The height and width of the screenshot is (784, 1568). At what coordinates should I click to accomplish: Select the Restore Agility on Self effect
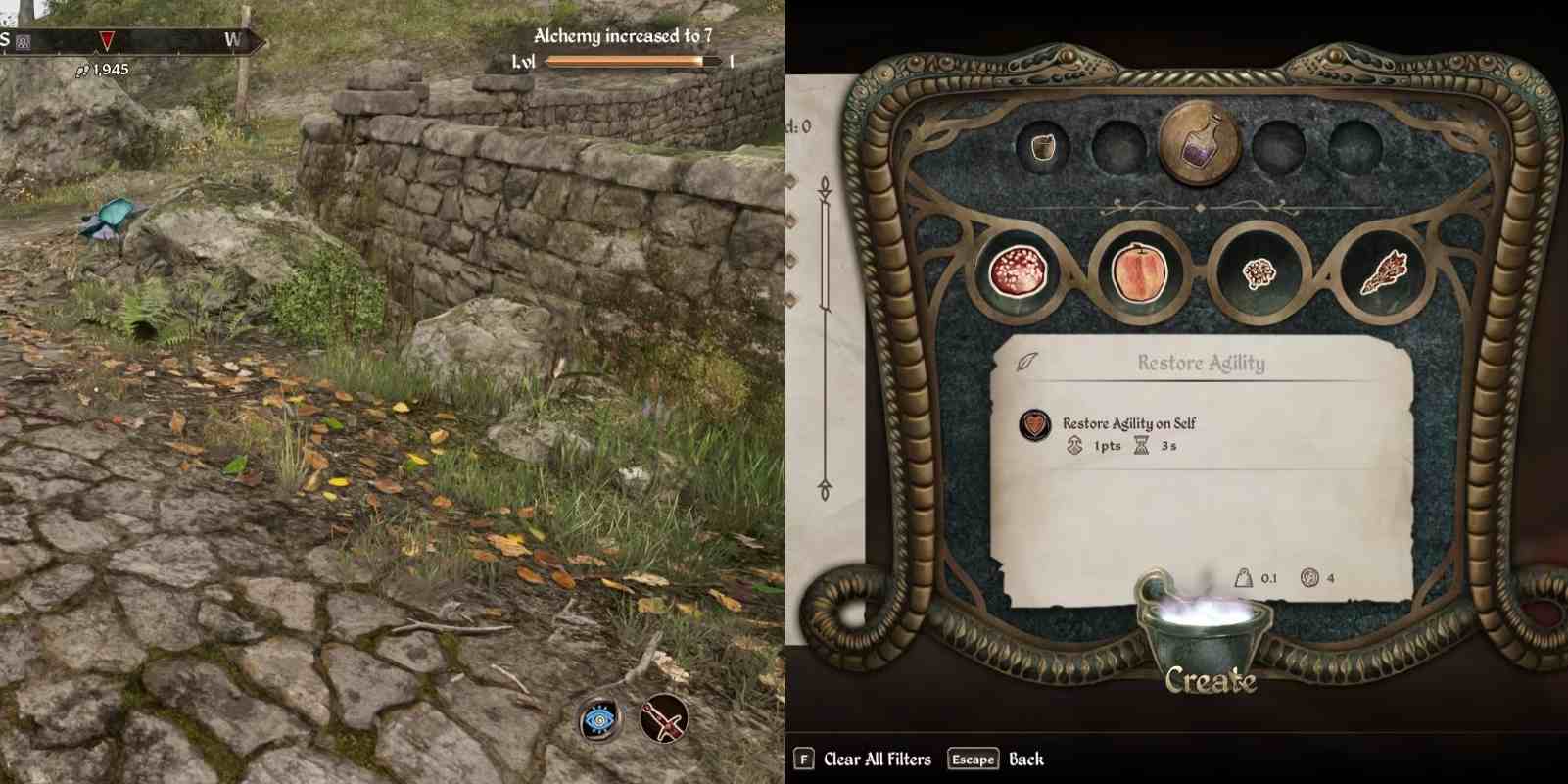tap(1128, 423)
